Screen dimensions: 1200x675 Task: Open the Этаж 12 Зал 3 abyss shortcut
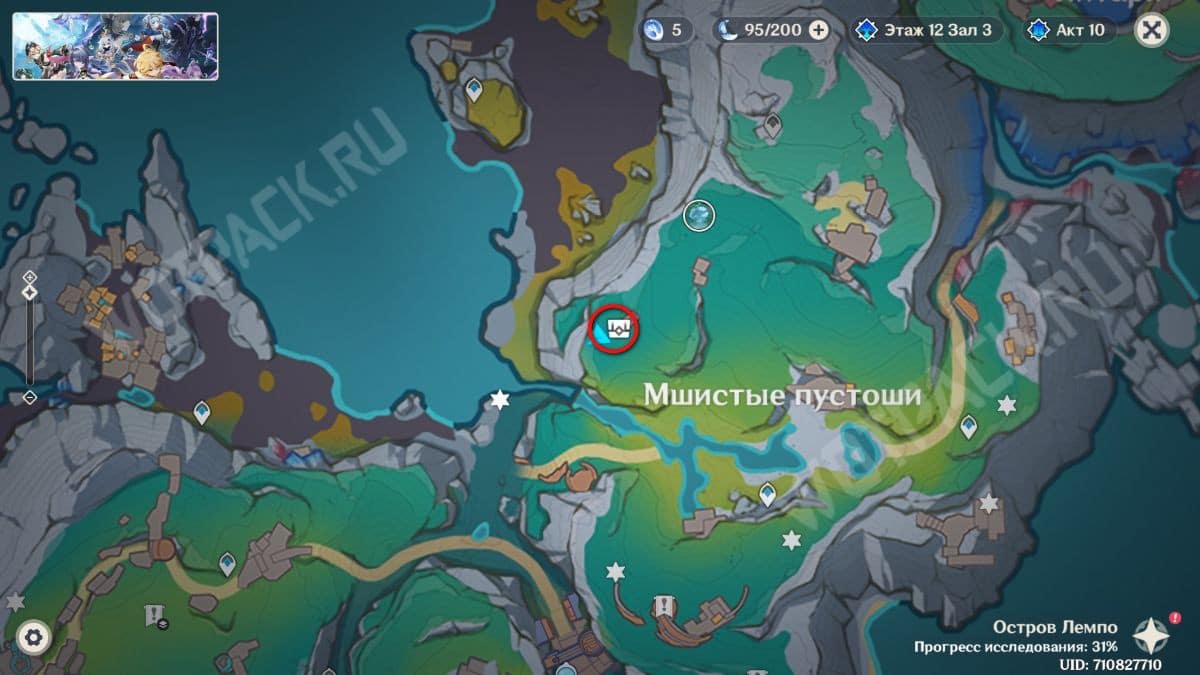click(923, 30)
